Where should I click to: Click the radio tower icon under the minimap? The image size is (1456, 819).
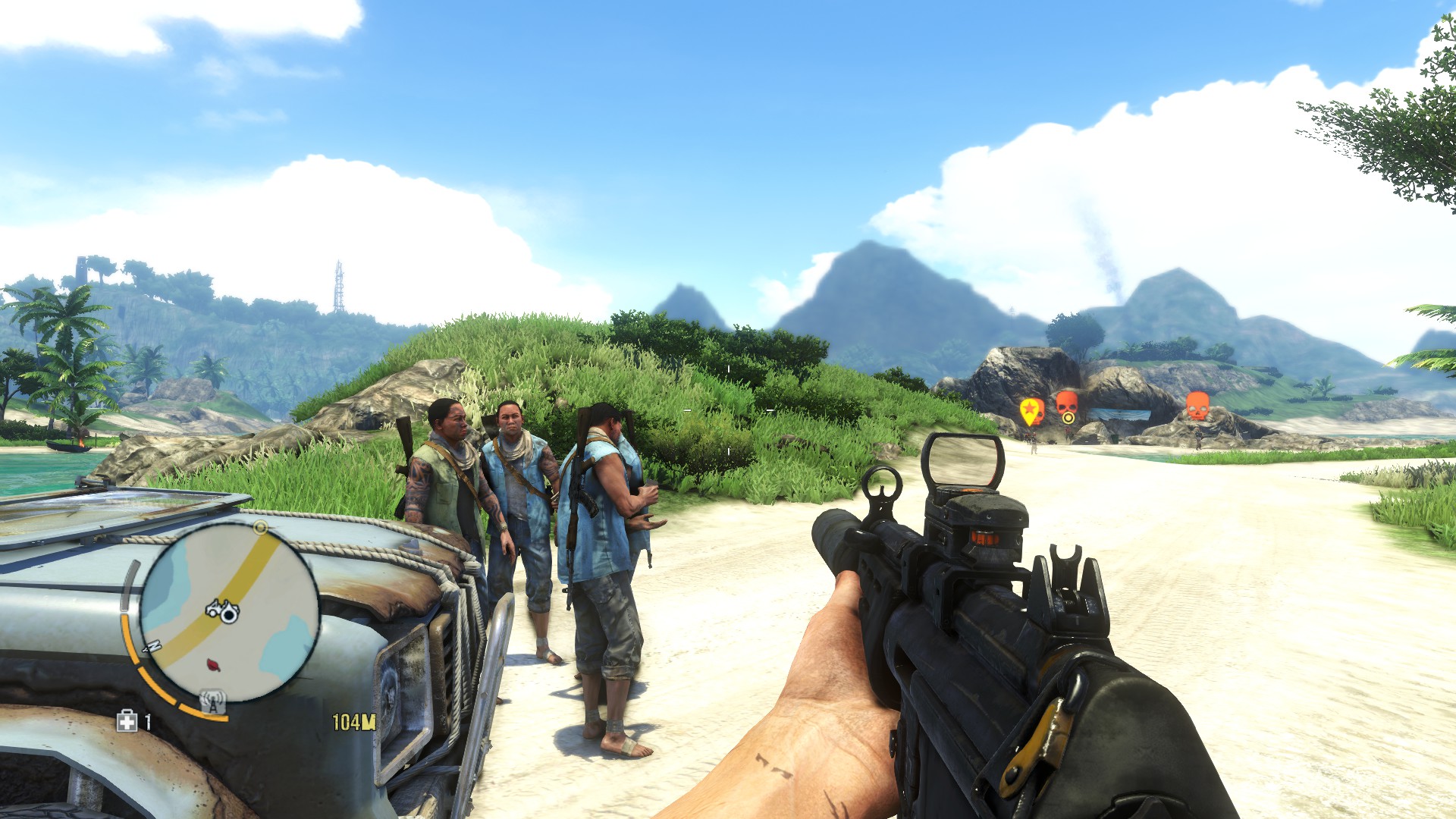[213, 702]
